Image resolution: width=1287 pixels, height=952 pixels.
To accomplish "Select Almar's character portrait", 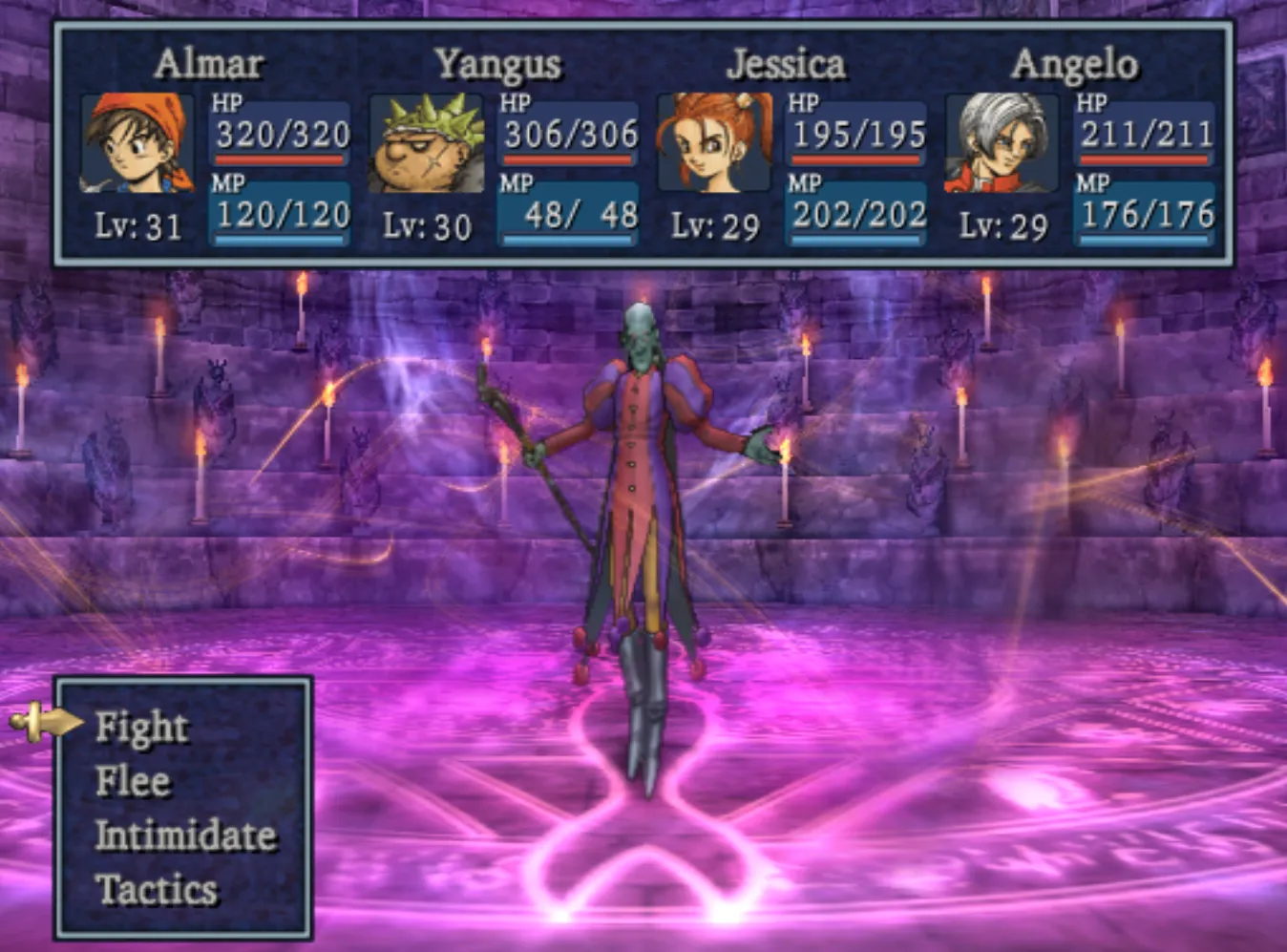I will click(x=137, y=143).
